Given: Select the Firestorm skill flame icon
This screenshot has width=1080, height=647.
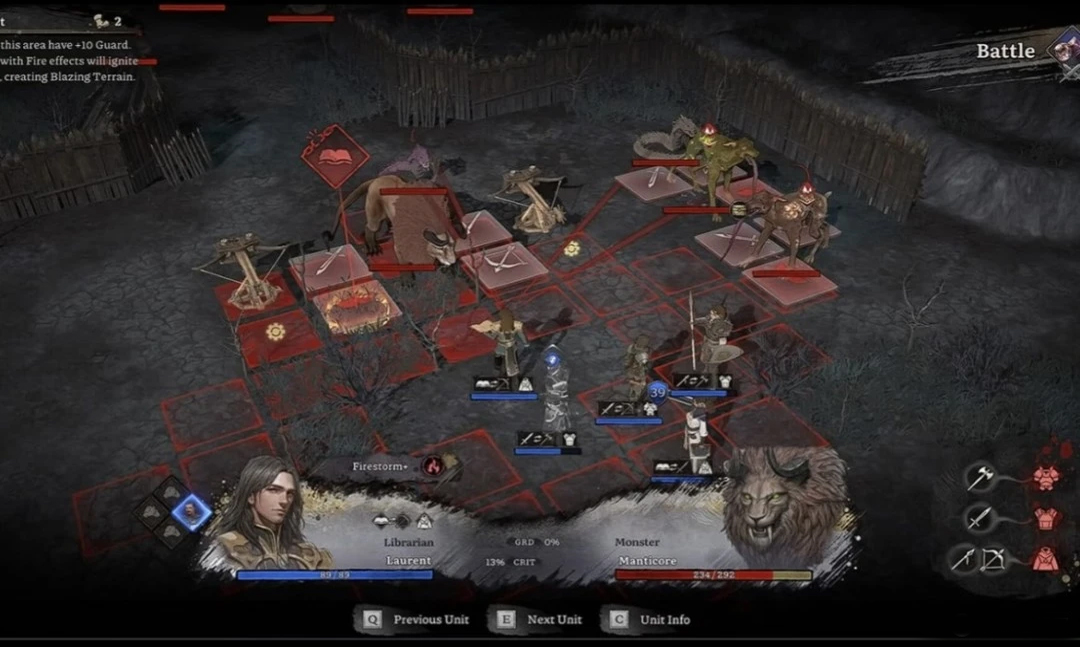Looking at the screenshot, I should pos(433,465).
